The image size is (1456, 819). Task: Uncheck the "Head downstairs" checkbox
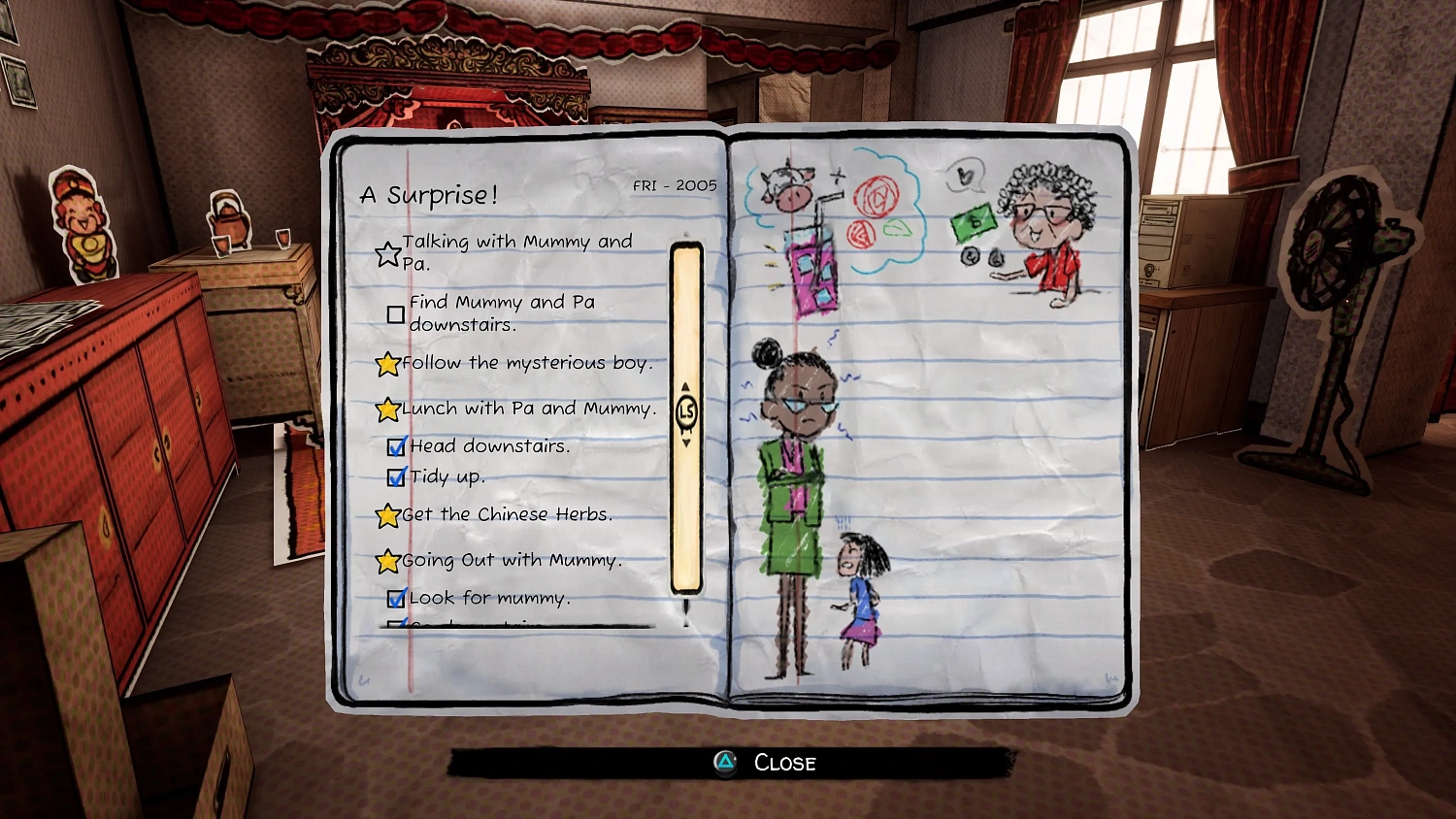tap(396, 446)
